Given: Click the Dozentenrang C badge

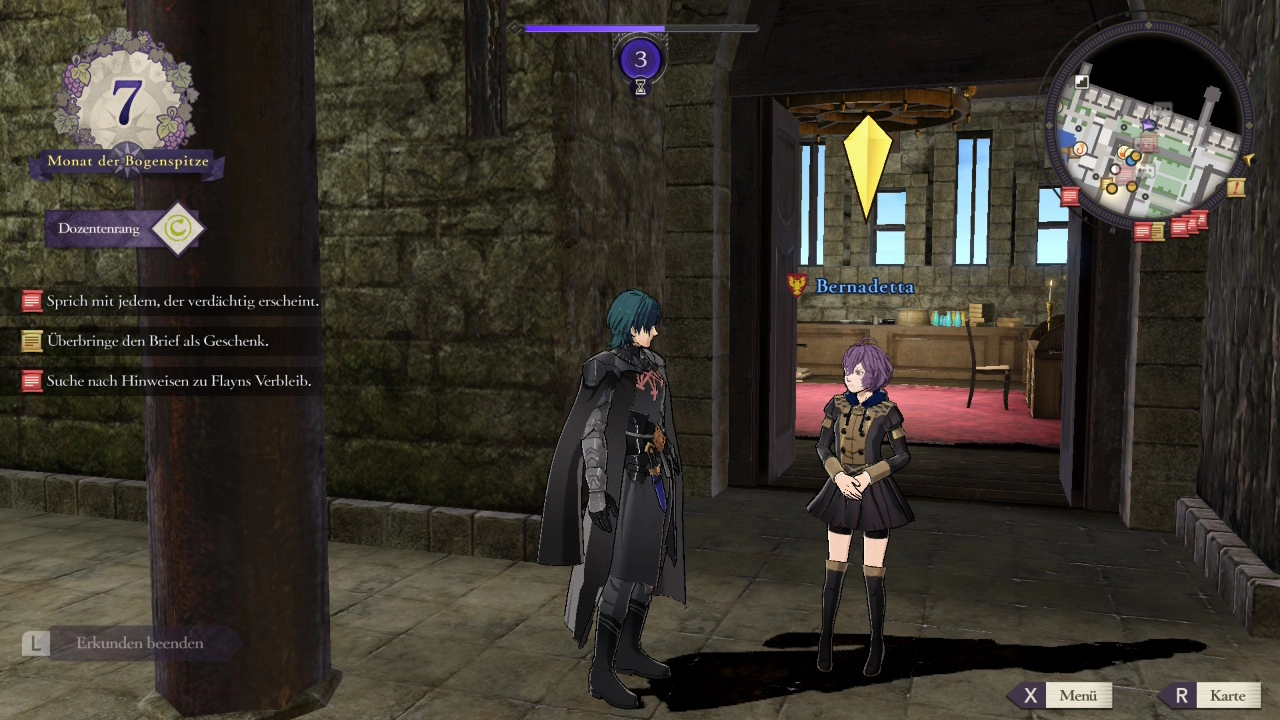Looking at the screenshot, I should click(x=177, y=229).
